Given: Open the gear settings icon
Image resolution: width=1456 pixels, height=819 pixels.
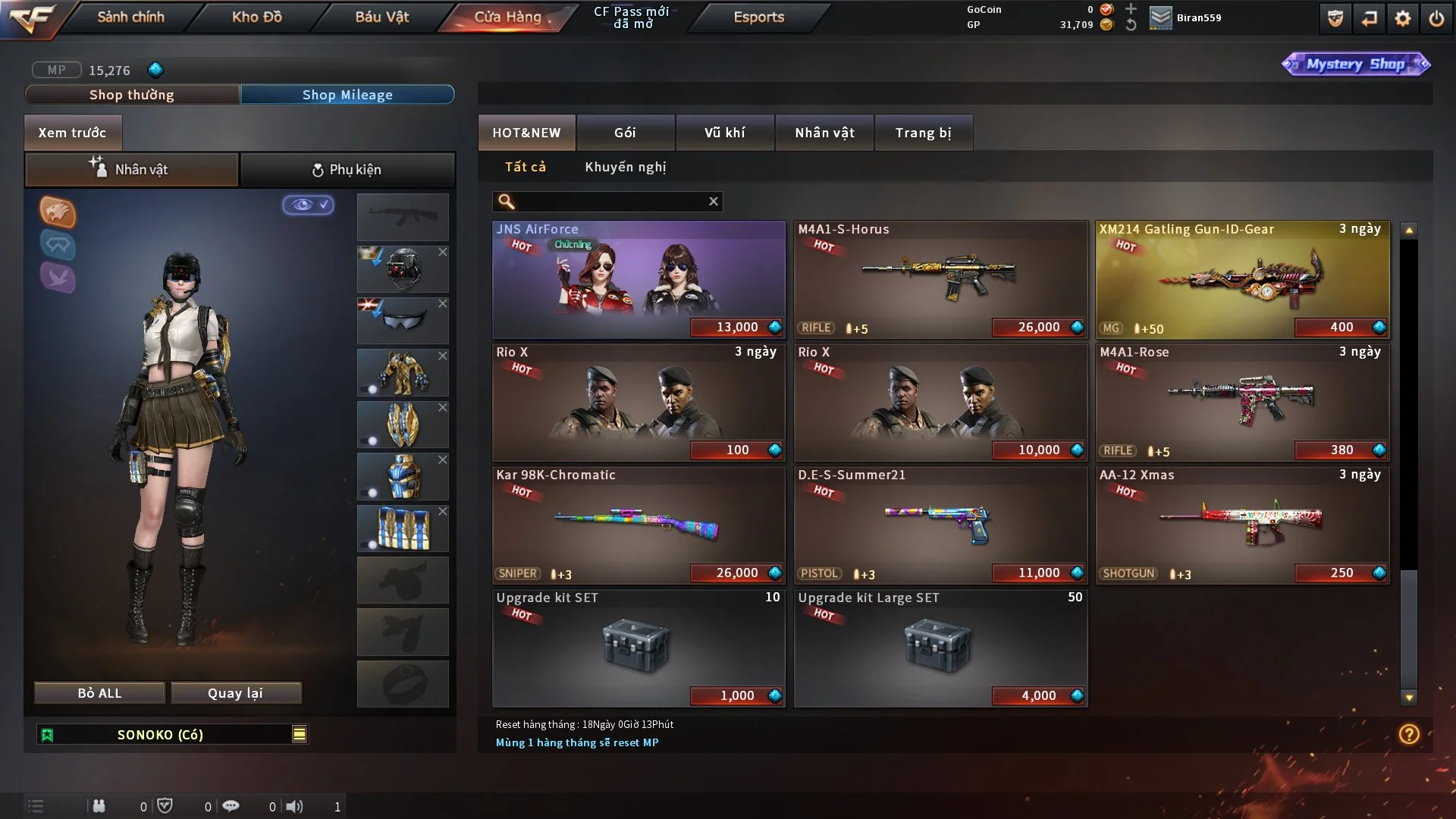Looking at the screenshot, I should tap(1402, 18).
